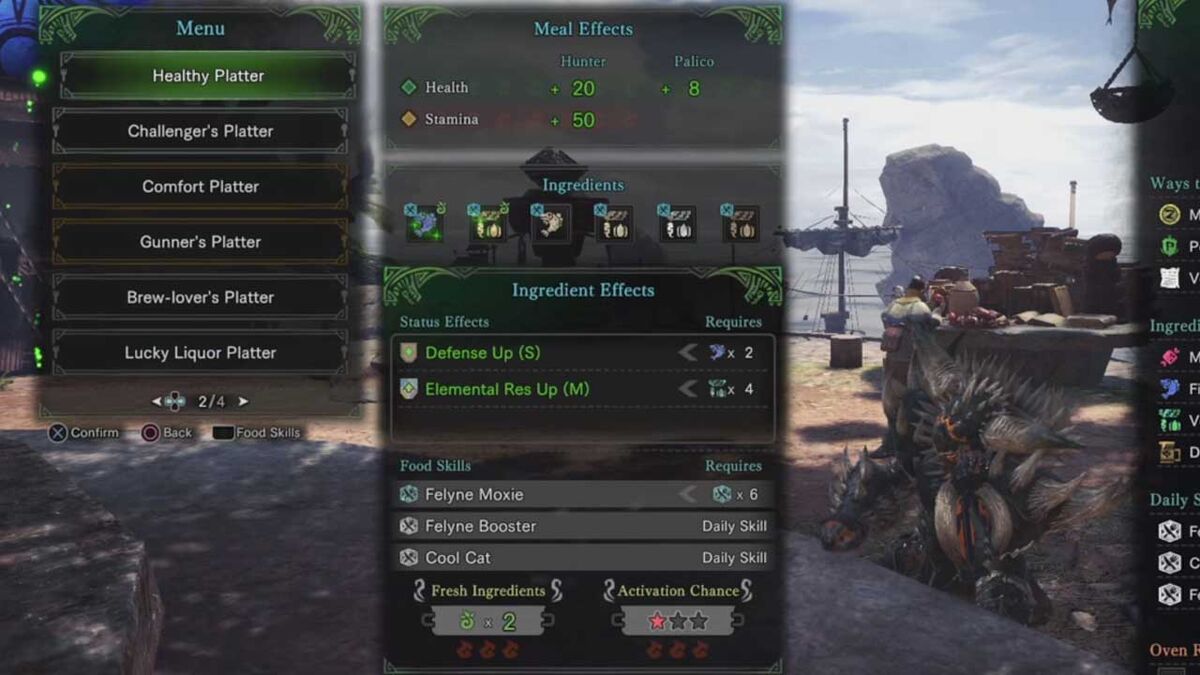Viewport: 1200px width, 675px height.
Task: Click the shrimp ingredient icon
Action: 550,223
